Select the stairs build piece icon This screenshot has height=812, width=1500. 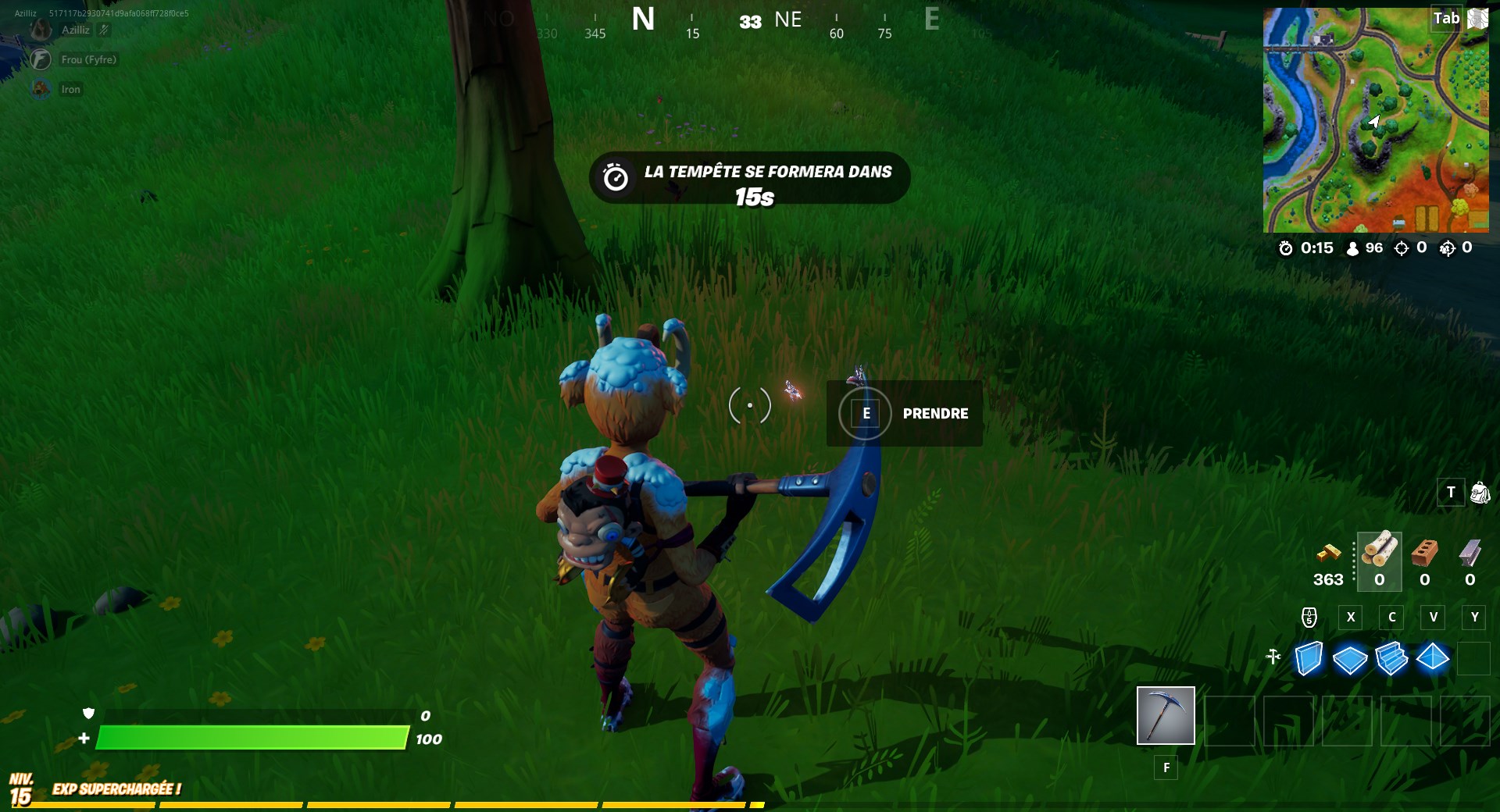pos(1391,660)
